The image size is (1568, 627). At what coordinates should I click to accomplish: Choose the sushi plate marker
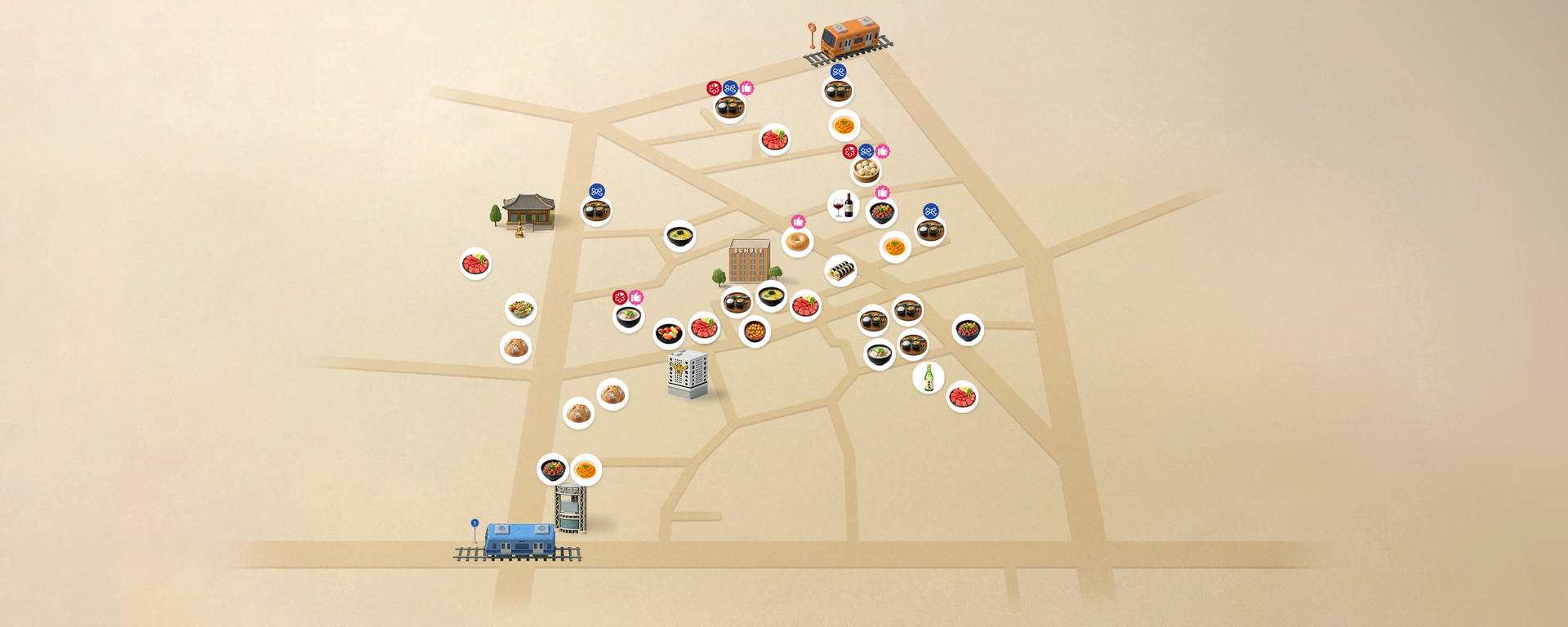[669, 333]
